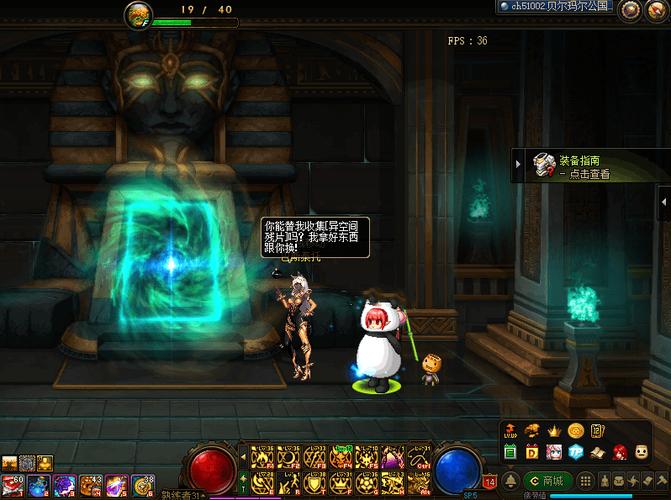
Task: Click the gold coin icon
Action: coord(575,430)
